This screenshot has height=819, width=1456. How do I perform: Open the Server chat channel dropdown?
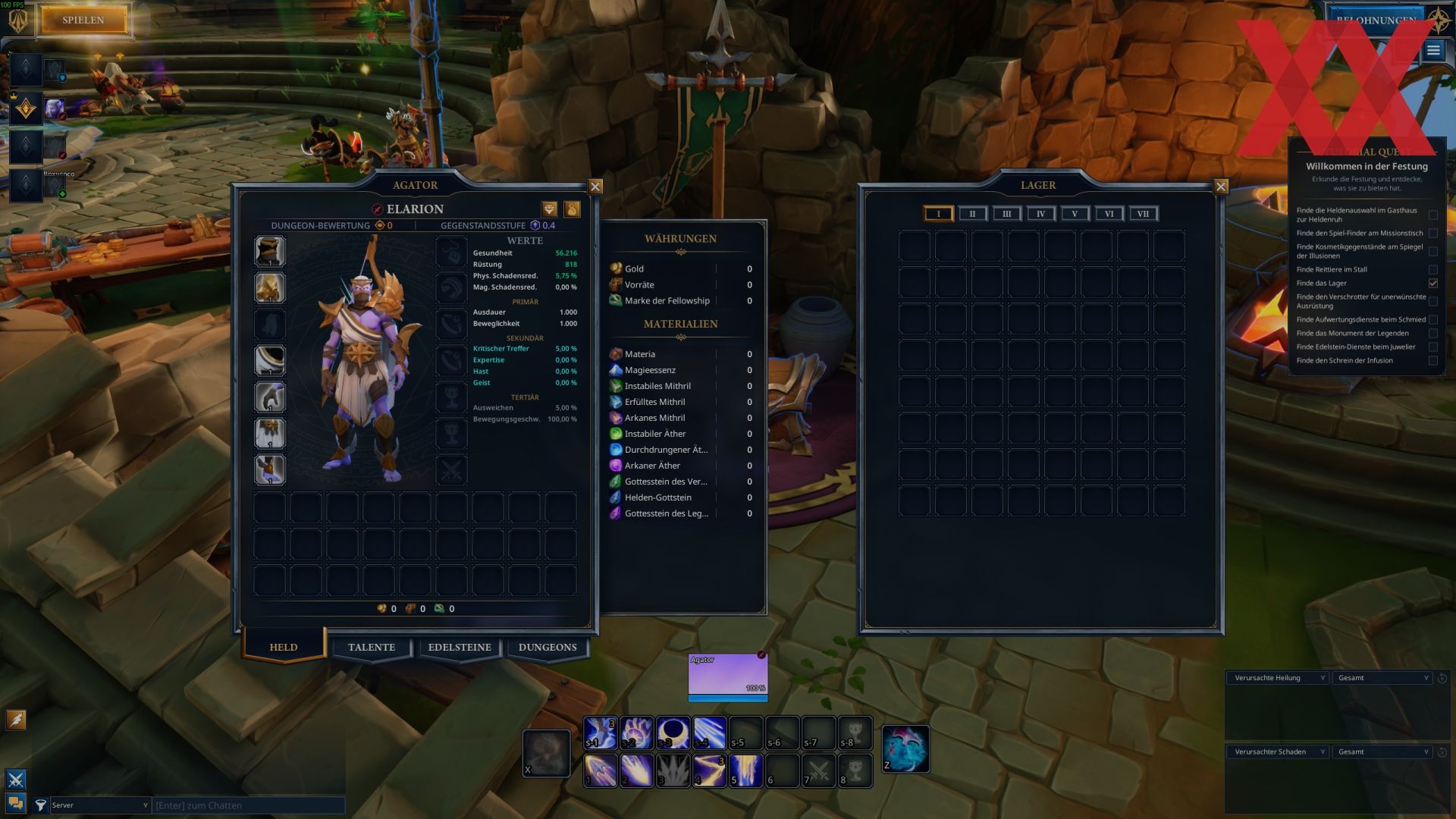point(99,805)
